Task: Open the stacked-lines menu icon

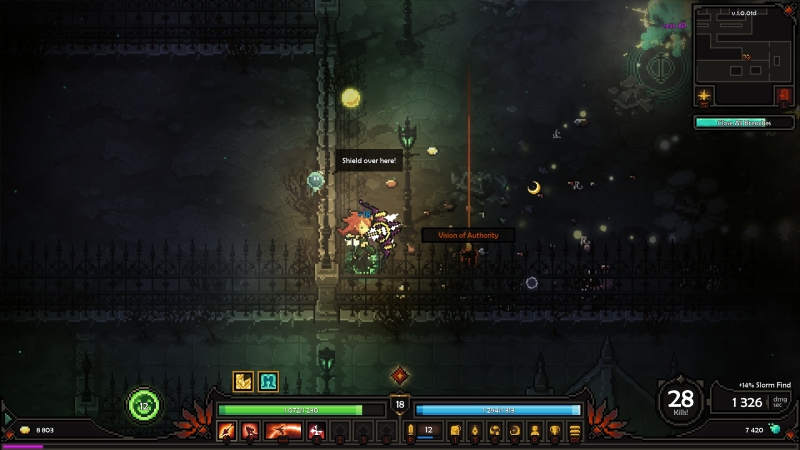Action: (x=575, y=431)
